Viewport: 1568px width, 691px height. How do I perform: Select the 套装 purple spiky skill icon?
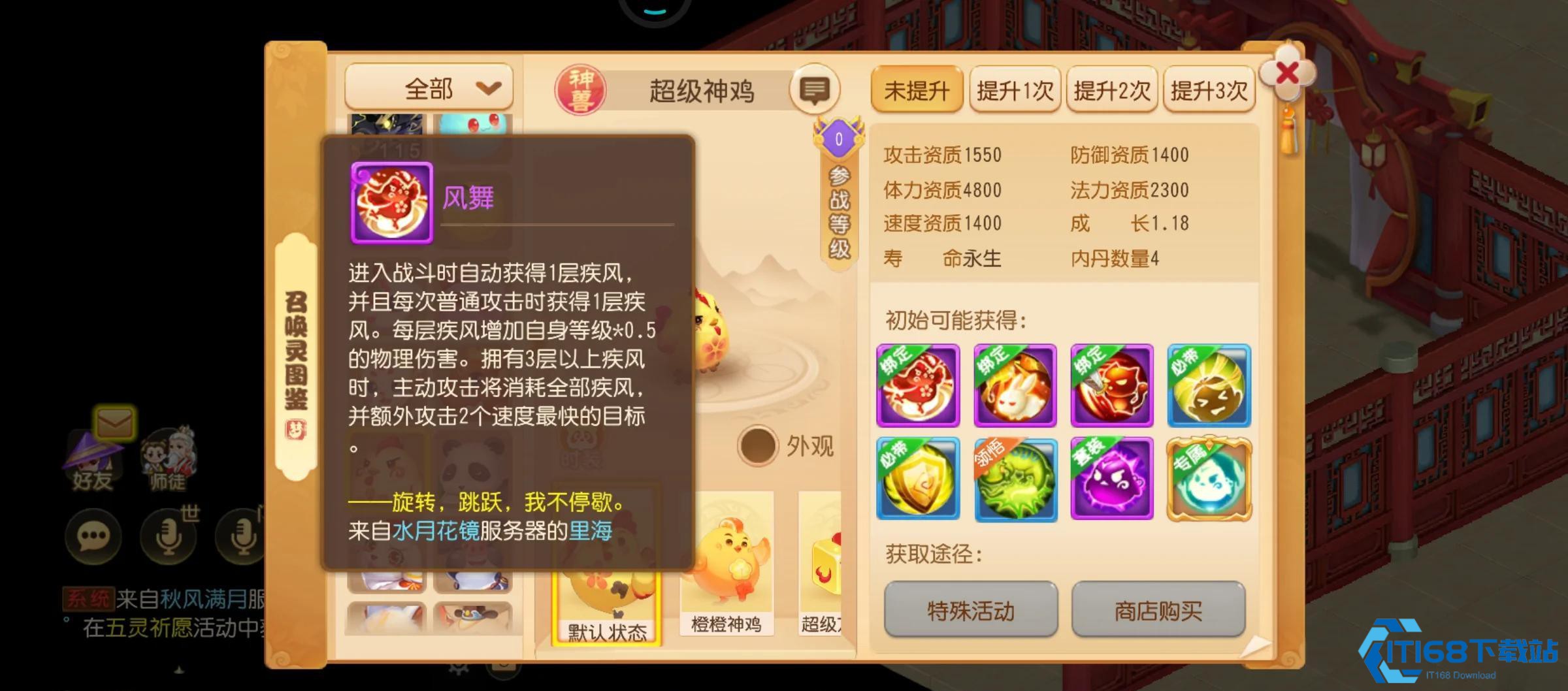[1111, 480]
